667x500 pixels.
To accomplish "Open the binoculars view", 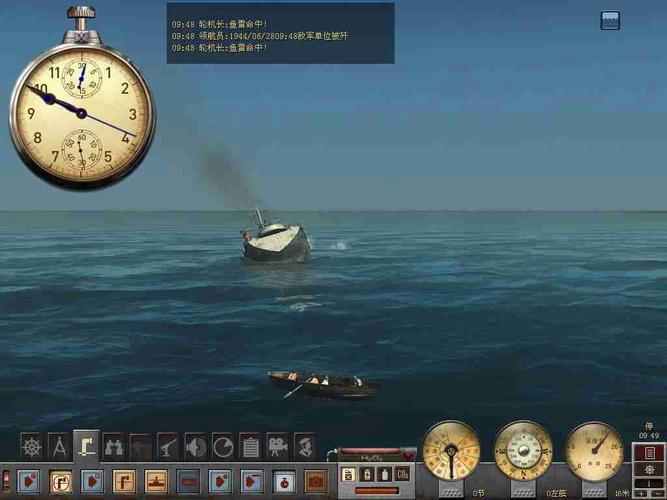I will point(114,446).
